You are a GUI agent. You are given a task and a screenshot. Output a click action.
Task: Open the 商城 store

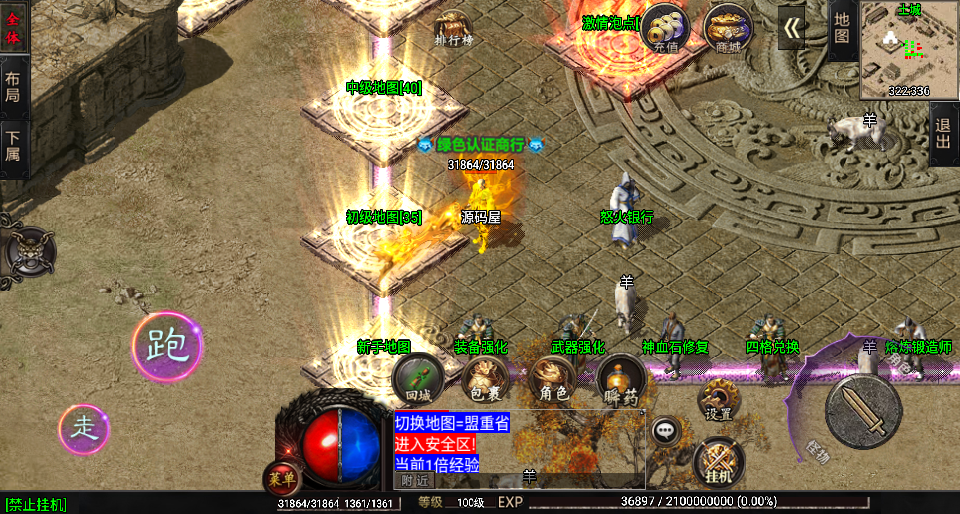pyautogui.click(x=728, y=30)
